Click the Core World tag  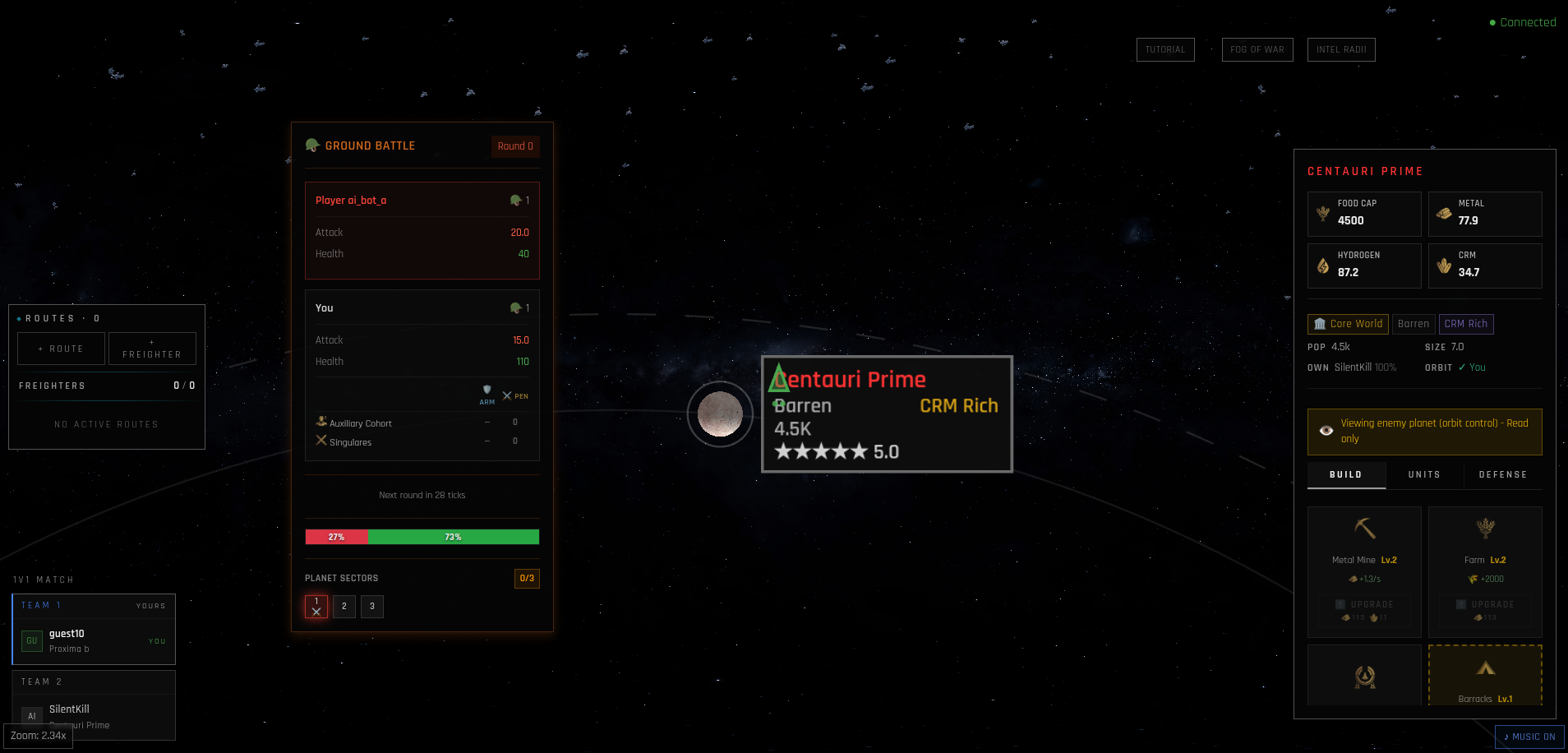(1348, 324)
